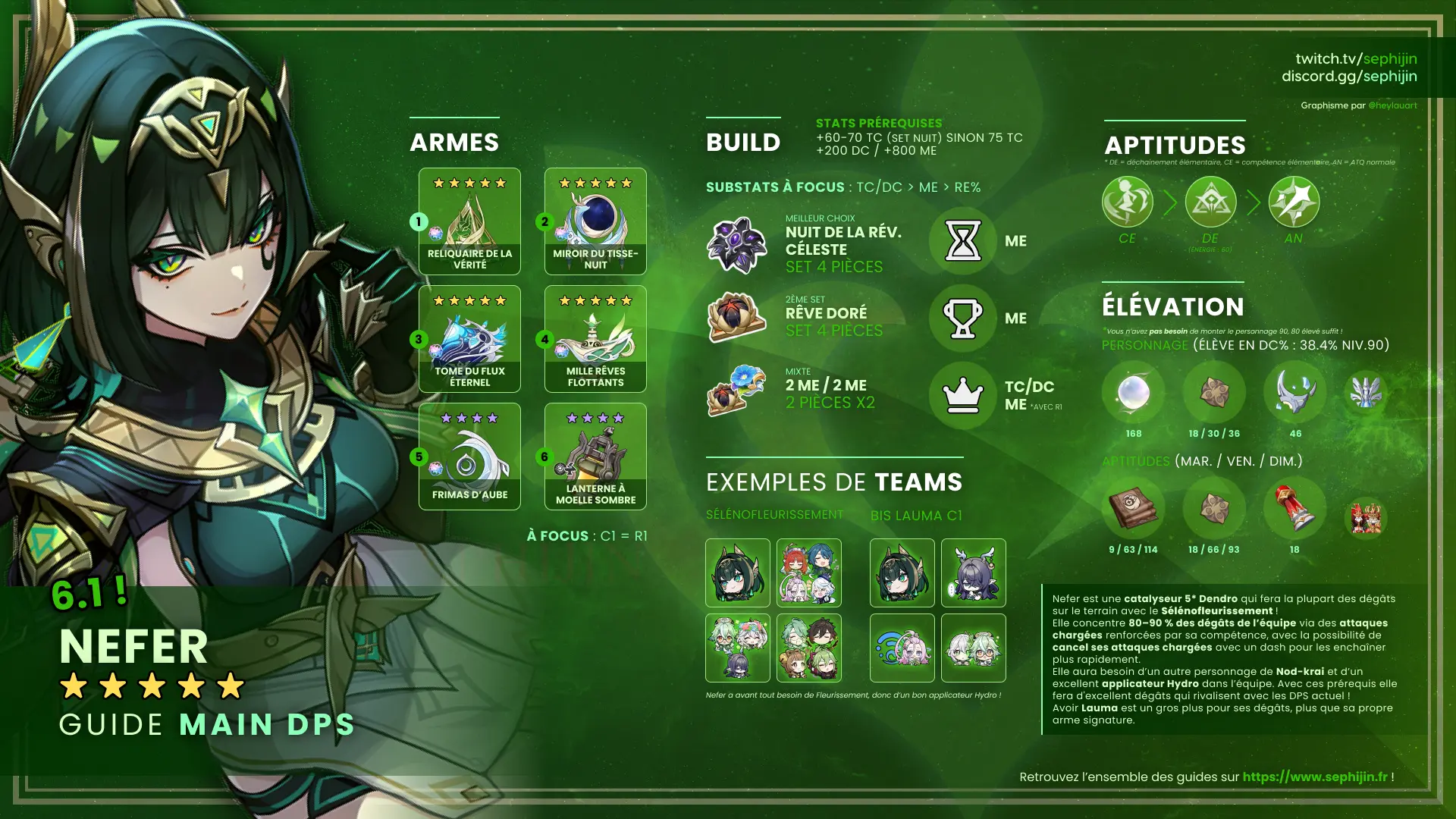
Task: Select the CE elemental skill talent icon
Action: (x=1127, y=202)
